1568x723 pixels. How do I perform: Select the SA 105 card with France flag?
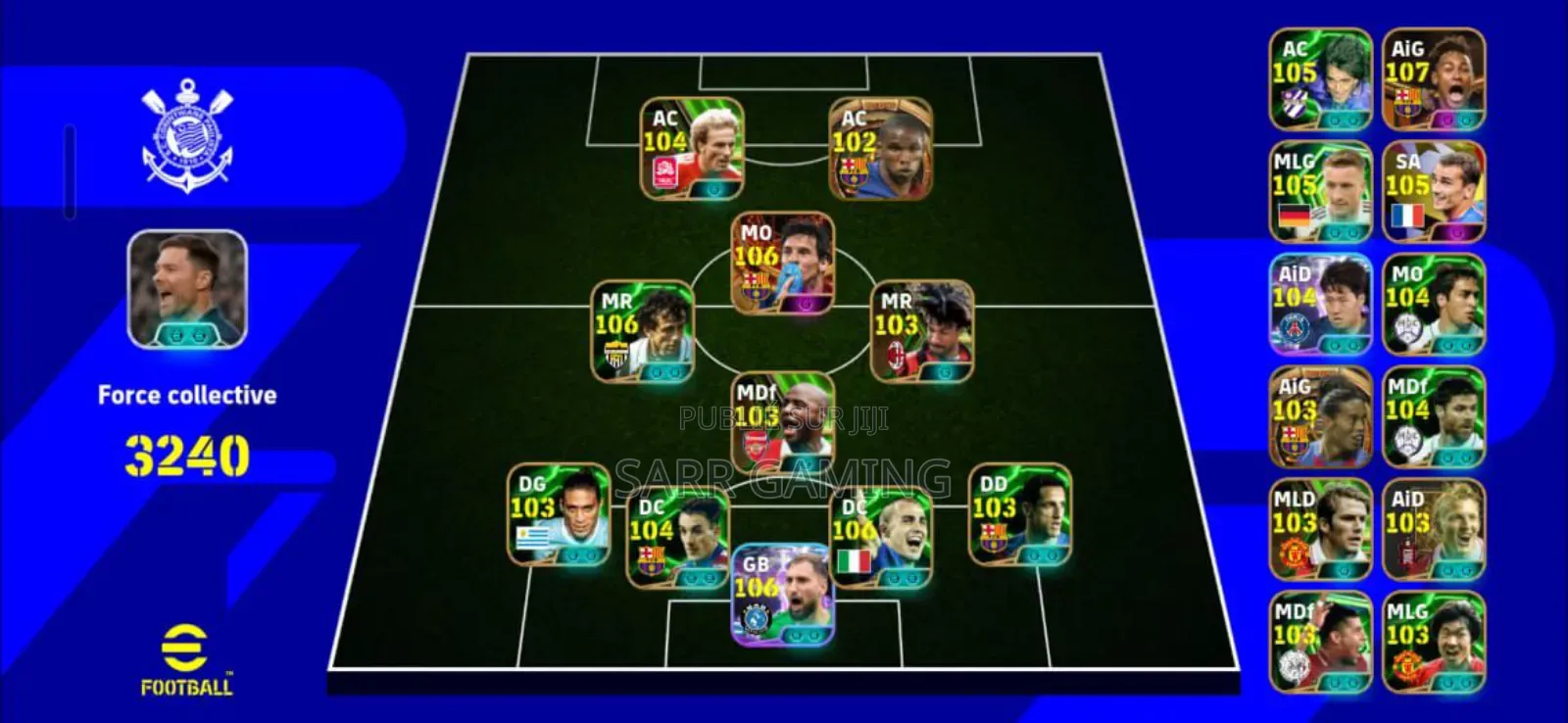(1433, 192)
